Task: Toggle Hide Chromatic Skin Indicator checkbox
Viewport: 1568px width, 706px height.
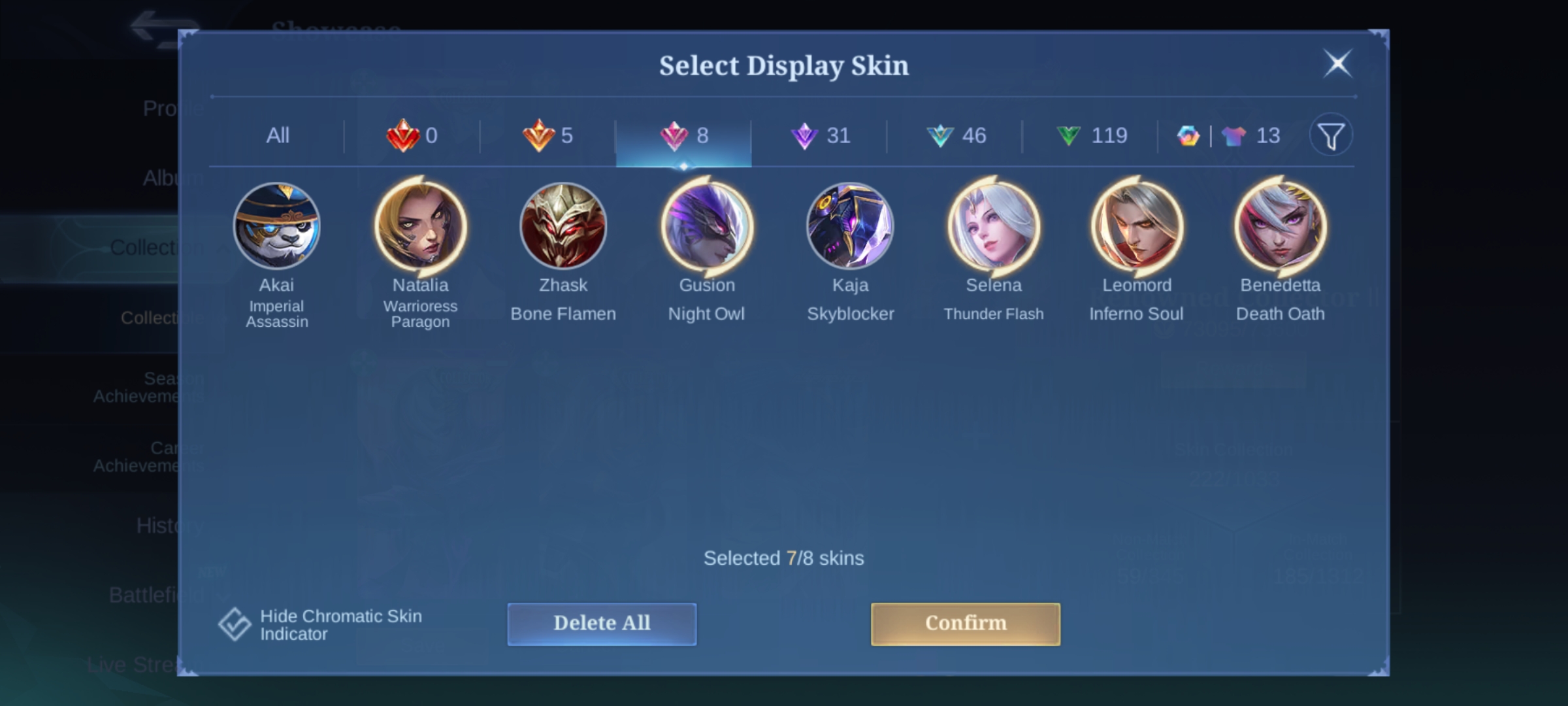Action: tap(235, 624)
